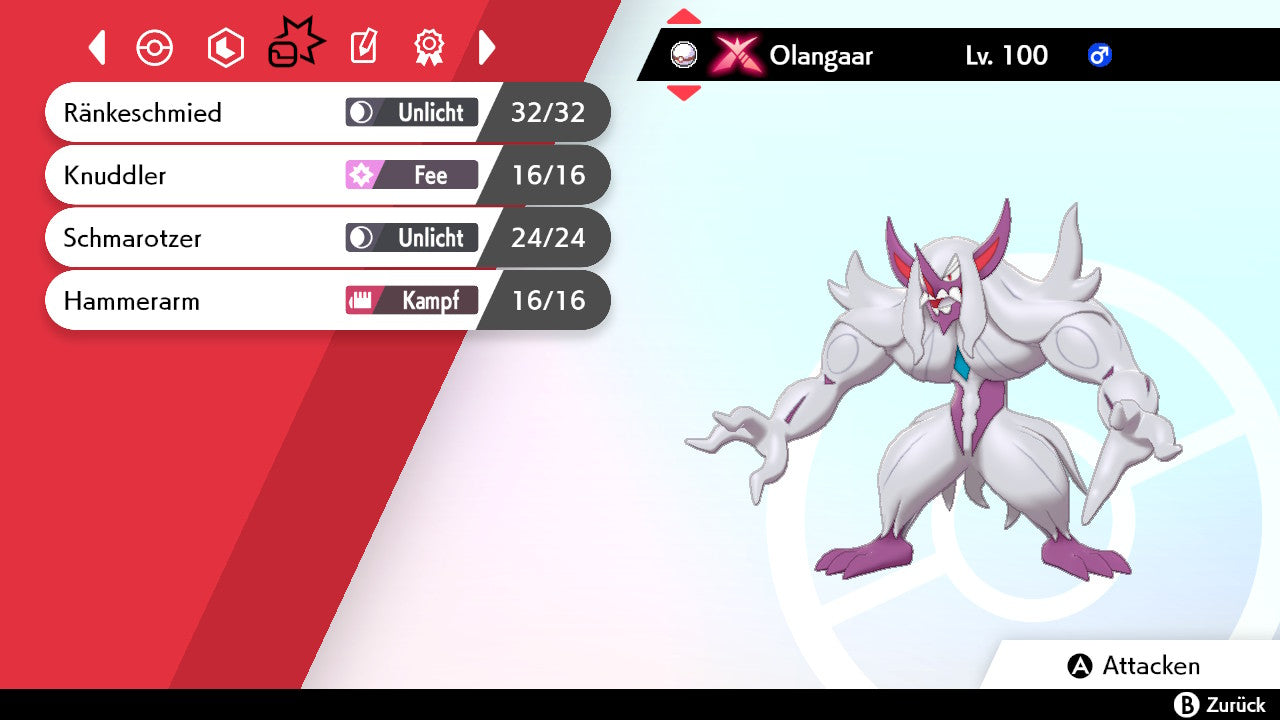Viewport: 1280px width, 720px height.
Task: Go to previous summary page arrow
Action: tap(97, 47)
